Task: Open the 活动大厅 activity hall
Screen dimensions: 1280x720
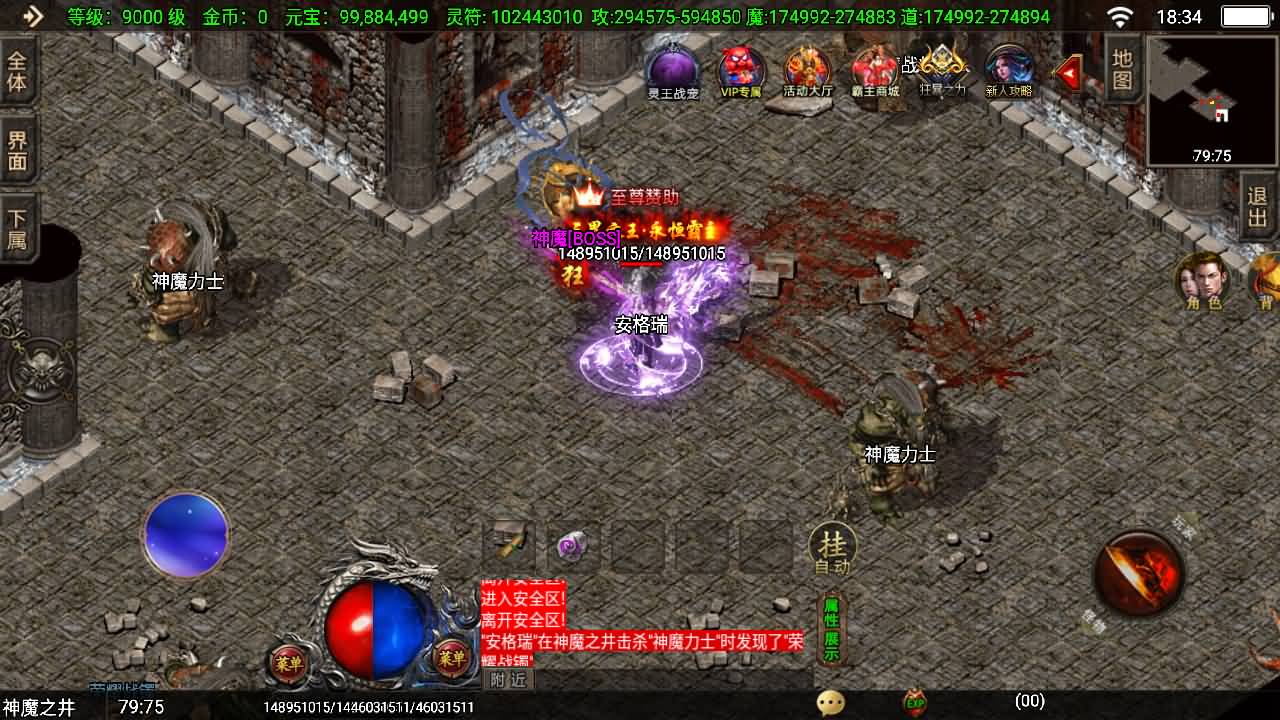Action: (806, 70)
